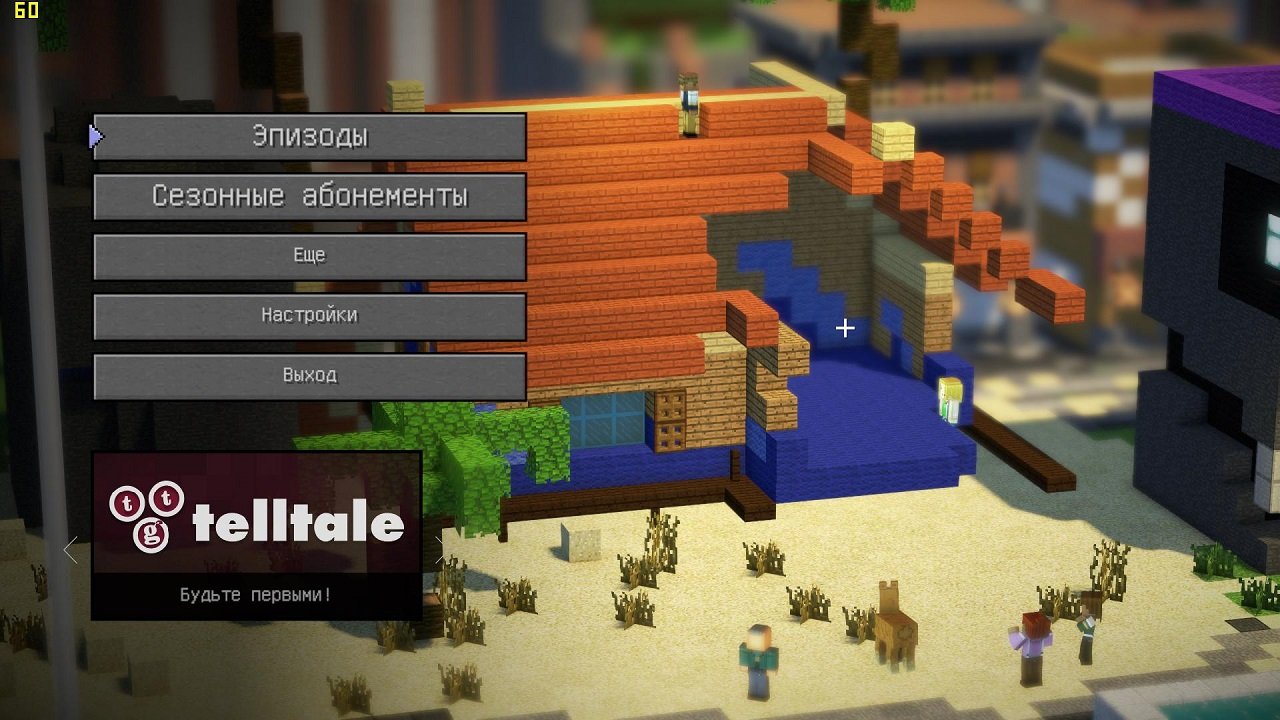Click the right 't' circle of the logo
The height and width of the screenshot is (720, 1280).
tap(166, 500)
